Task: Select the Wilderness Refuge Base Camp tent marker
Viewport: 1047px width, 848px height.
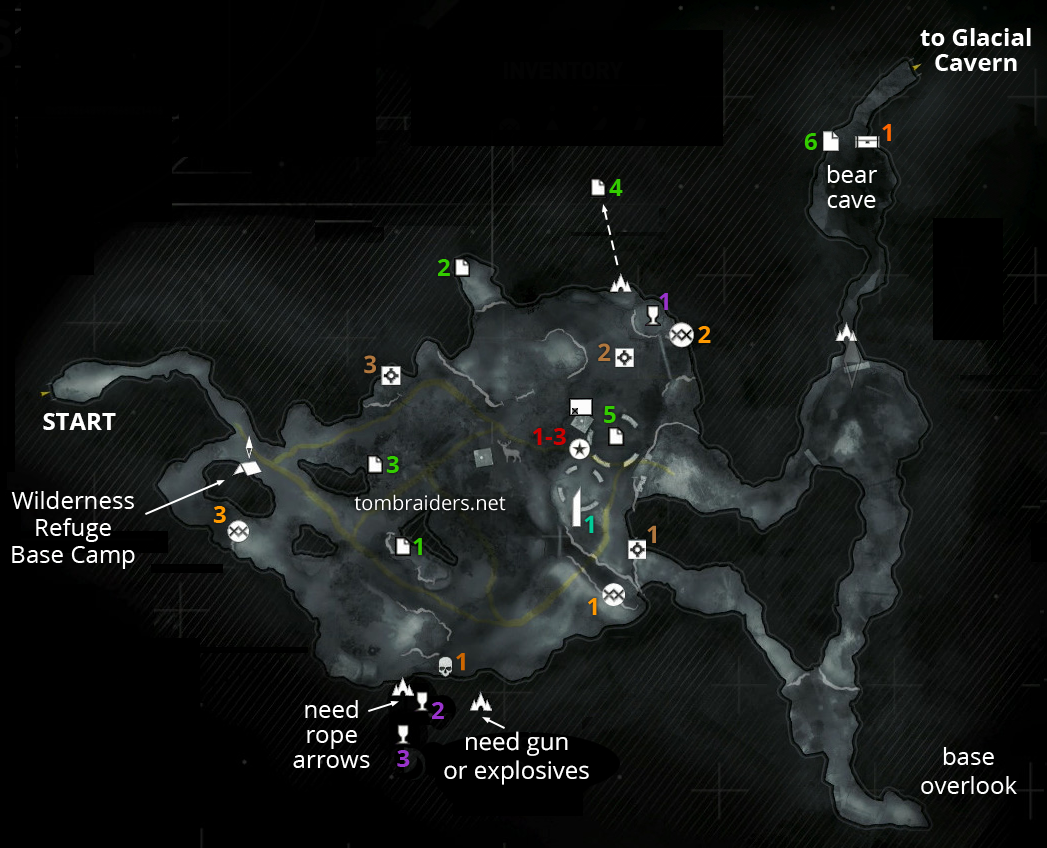Action: 247,467
